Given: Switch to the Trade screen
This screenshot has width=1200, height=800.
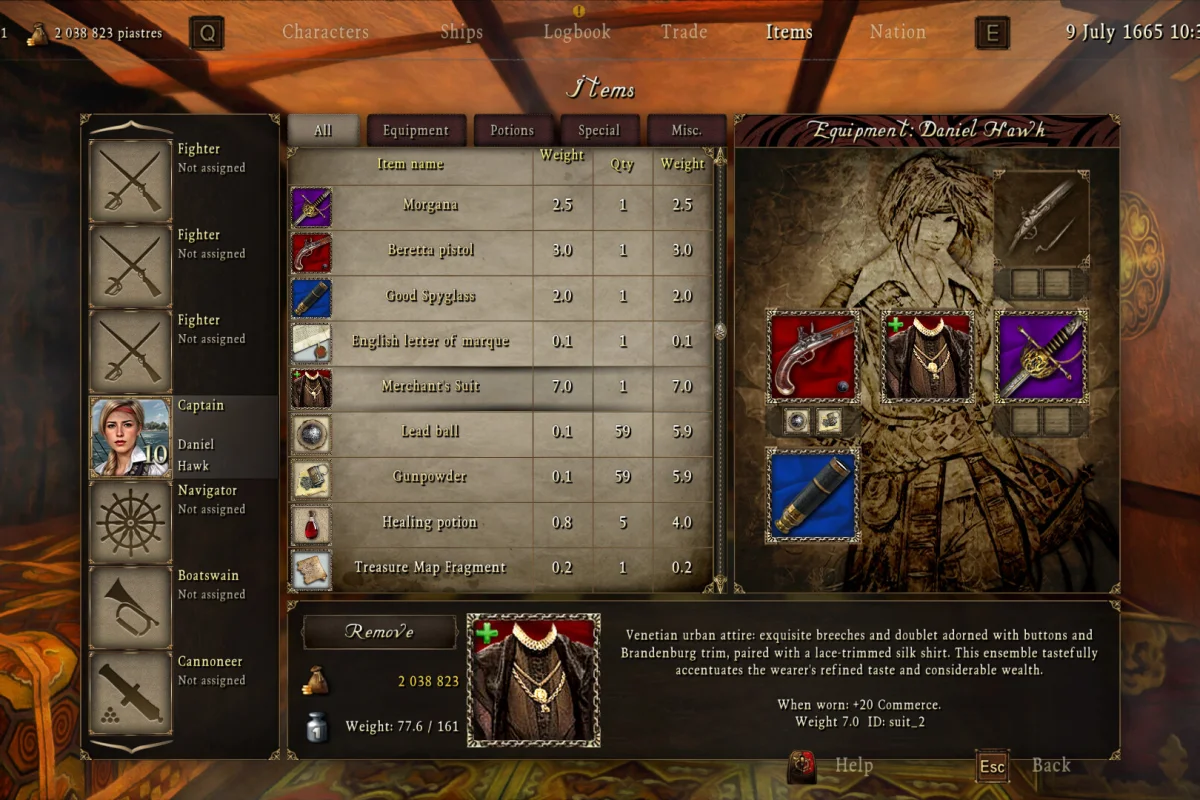Looking at the screenshot, I should click(684, 32).
